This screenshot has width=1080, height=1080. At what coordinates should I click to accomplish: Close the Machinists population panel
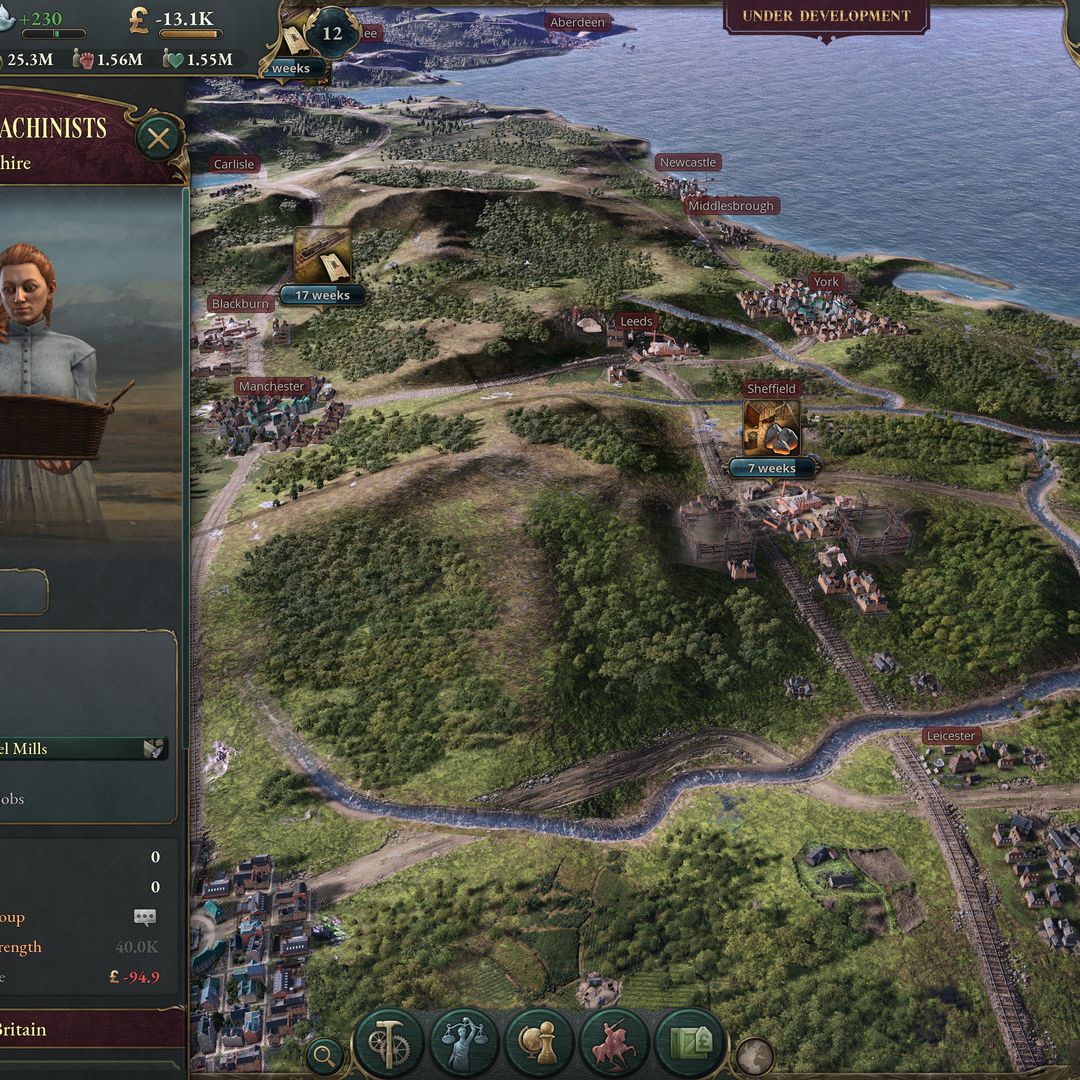coord(158,138)
